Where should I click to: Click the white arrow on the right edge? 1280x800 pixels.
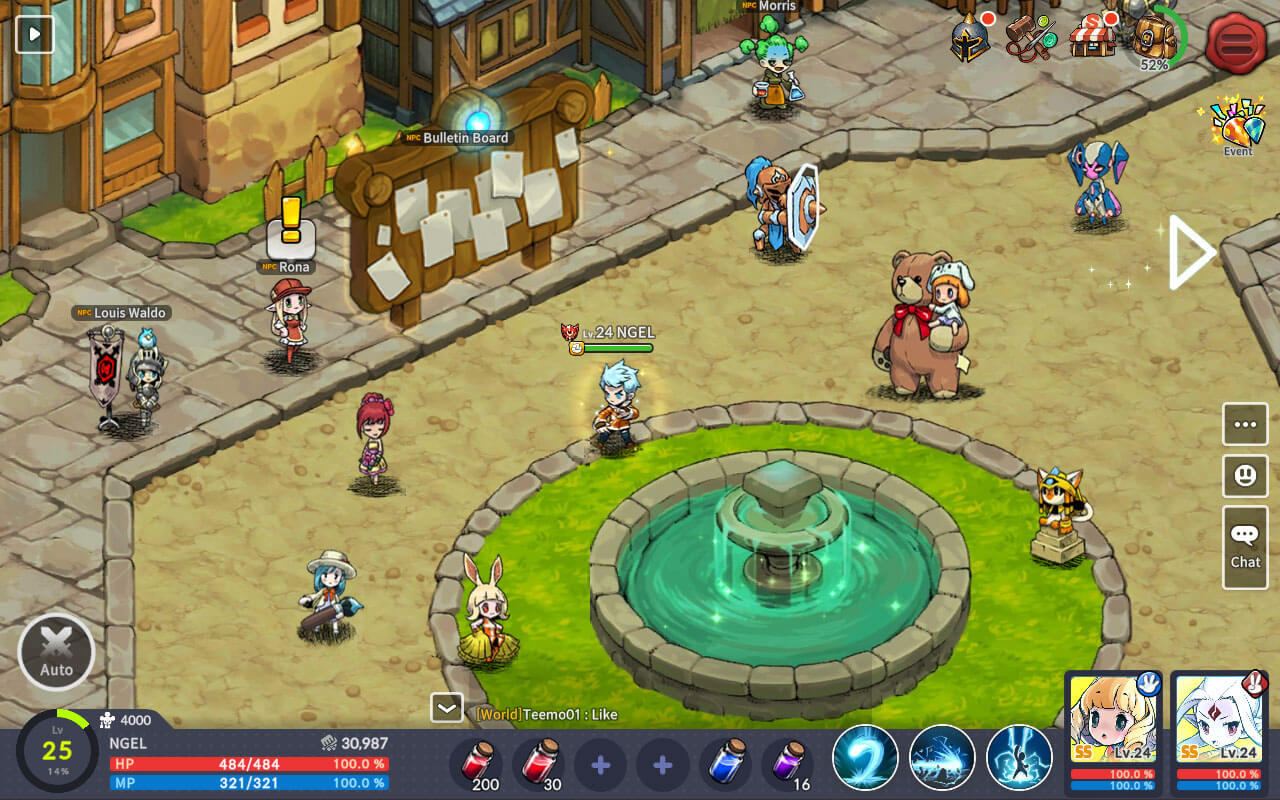pos(1190,252)
